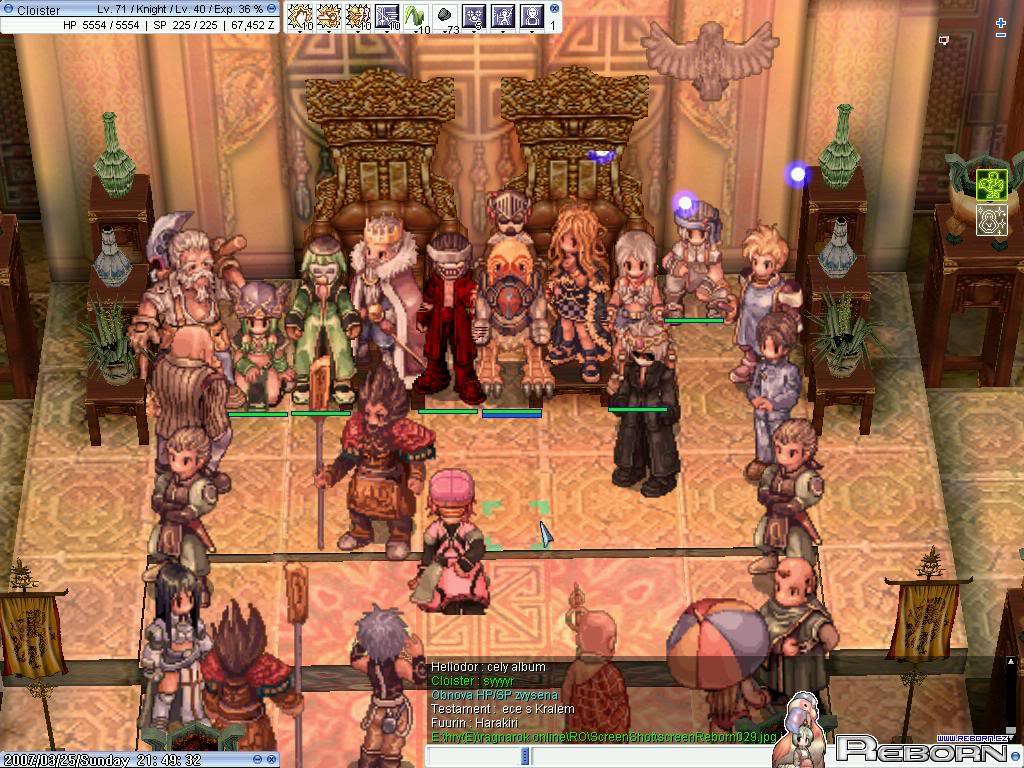Activate the blue skill icon with crossed lines
The image size is (1024, 768).
387,16
